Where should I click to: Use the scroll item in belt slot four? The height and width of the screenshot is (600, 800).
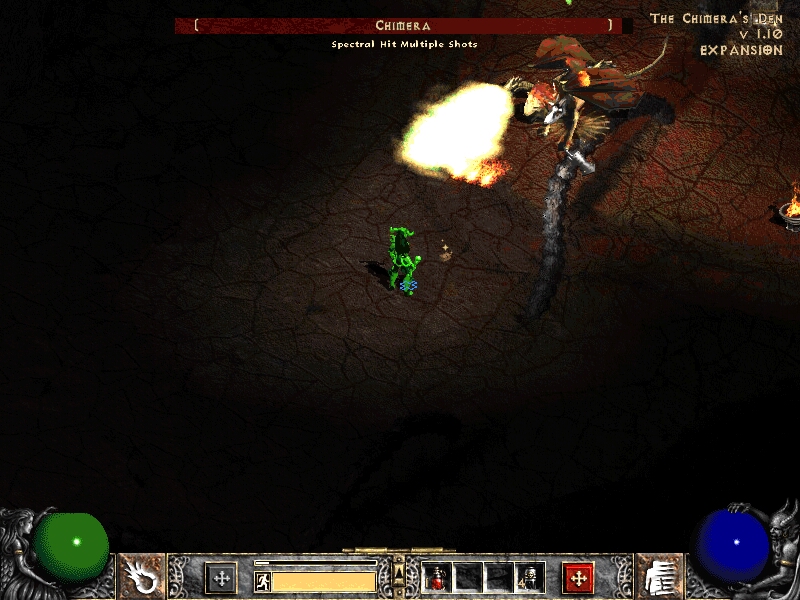coord(529,577)
